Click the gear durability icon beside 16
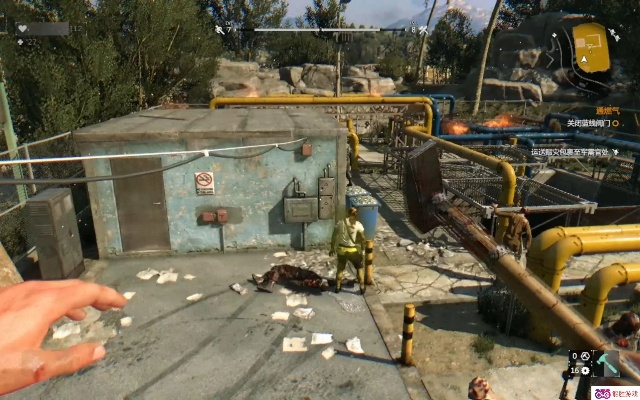Image resolution: width=640 pixels, height=400 pixels. (x=586, y=370)
